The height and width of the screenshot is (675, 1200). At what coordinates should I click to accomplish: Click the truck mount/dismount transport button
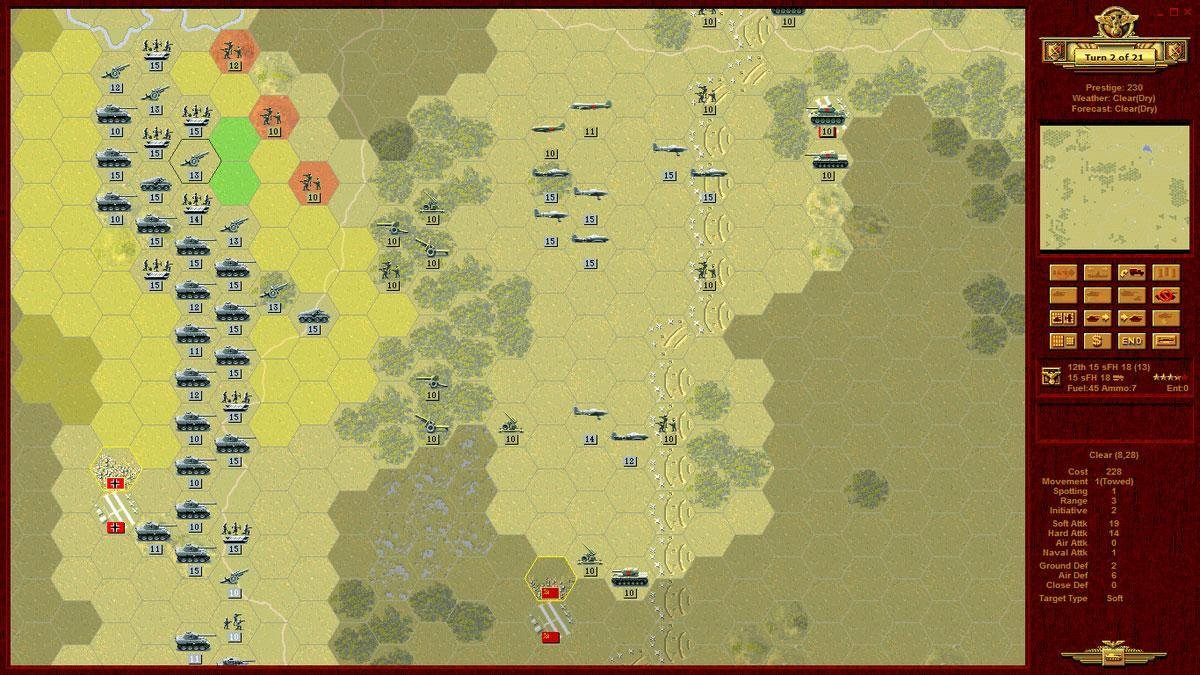[1132, 272]
